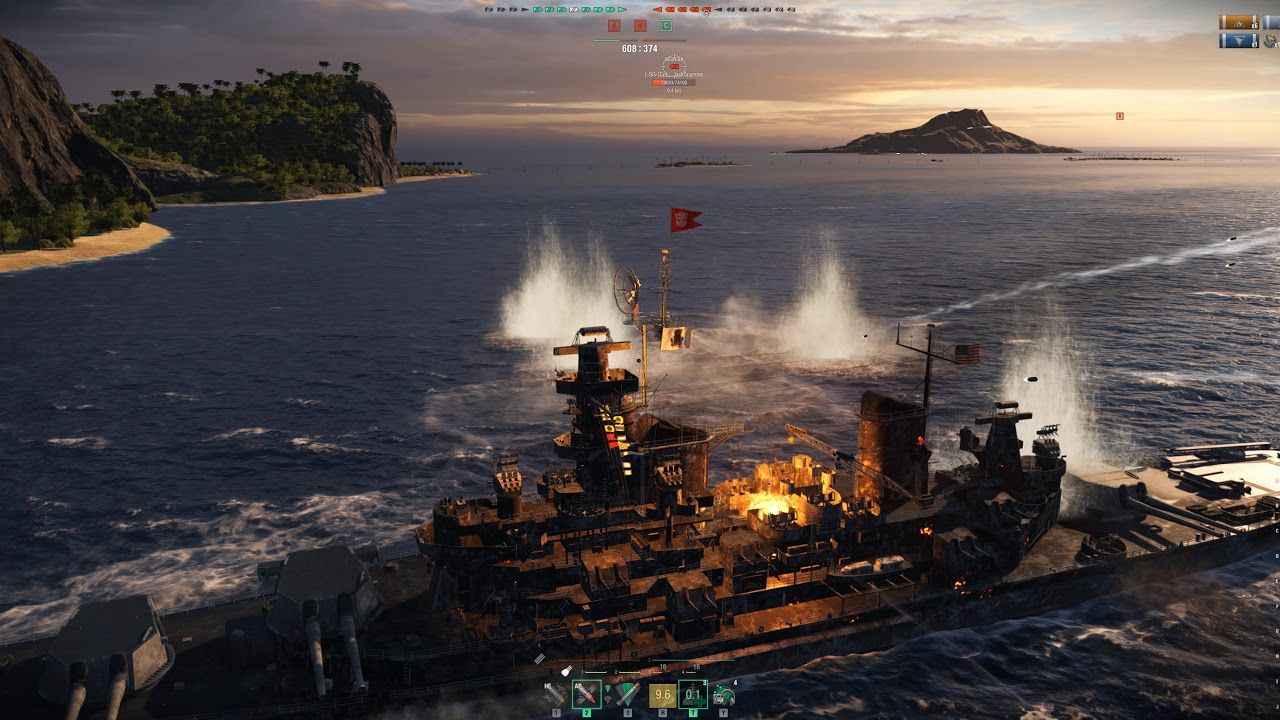Click the orange ribbon with x6 count

click(x=1238, y=22)
